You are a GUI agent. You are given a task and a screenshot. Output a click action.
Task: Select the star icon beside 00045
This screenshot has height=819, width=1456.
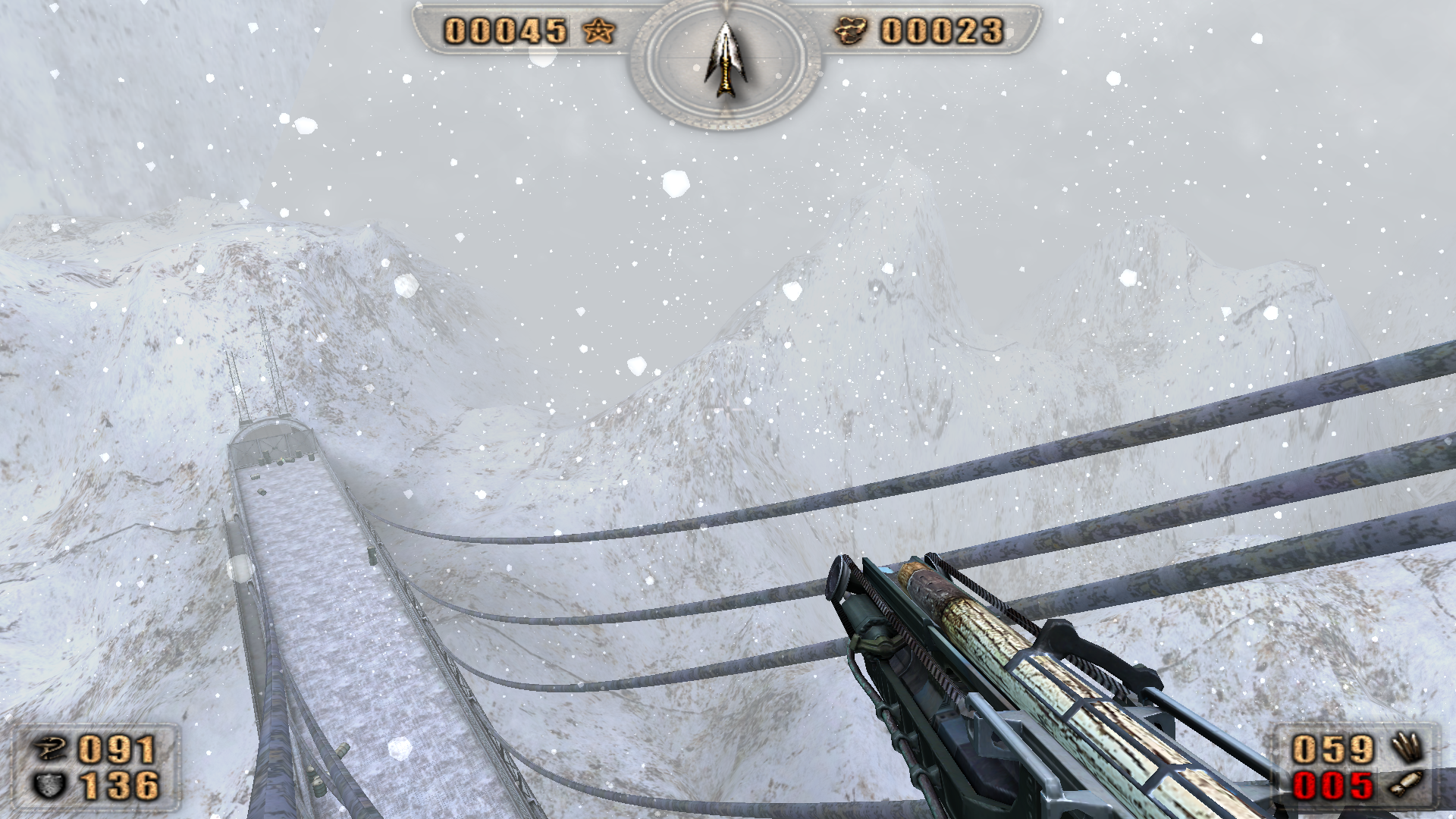click(599, 31)
